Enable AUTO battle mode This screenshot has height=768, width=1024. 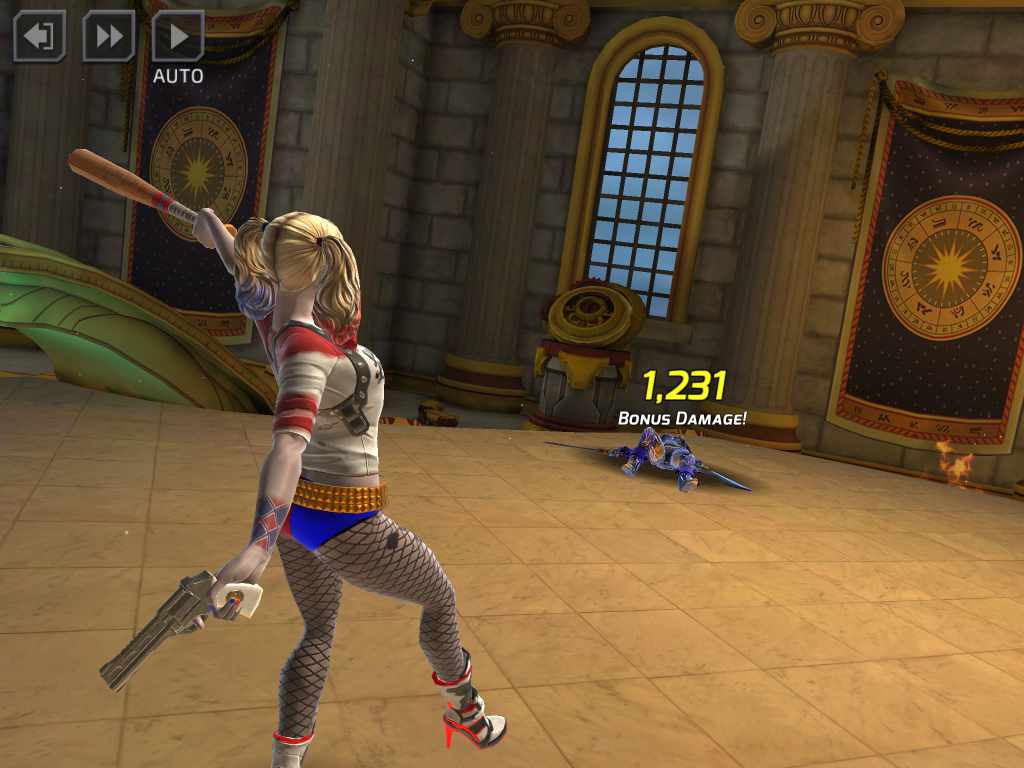coord(178,37)
